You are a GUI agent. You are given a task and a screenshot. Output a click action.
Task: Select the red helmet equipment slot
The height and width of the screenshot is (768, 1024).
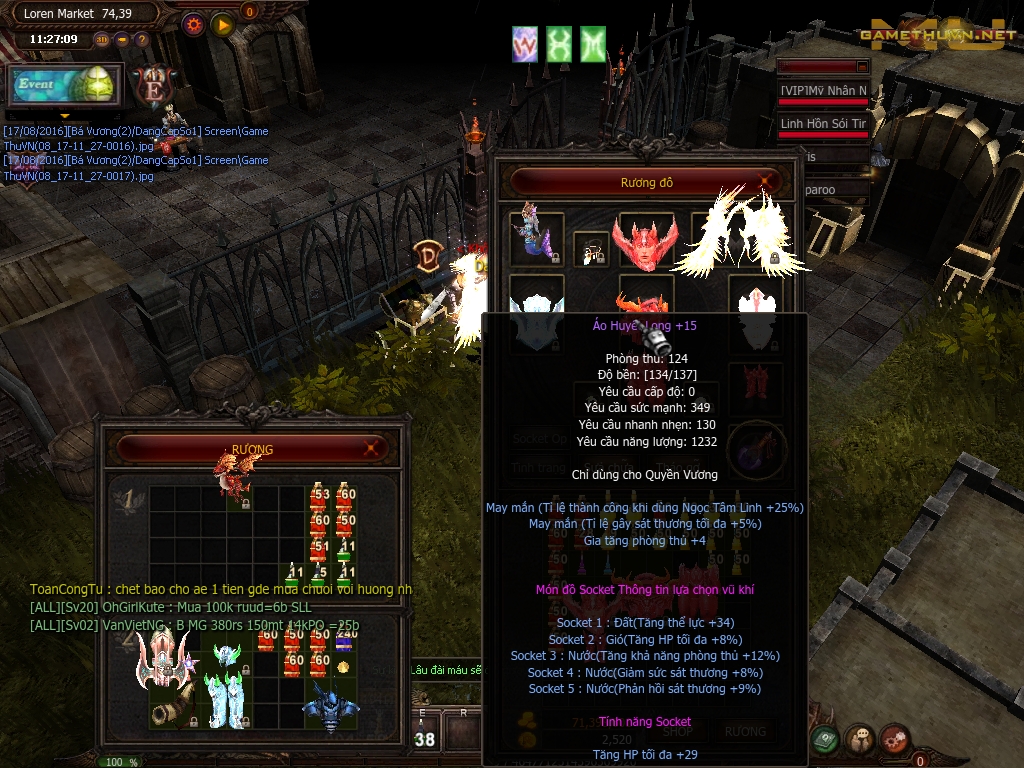645,240
